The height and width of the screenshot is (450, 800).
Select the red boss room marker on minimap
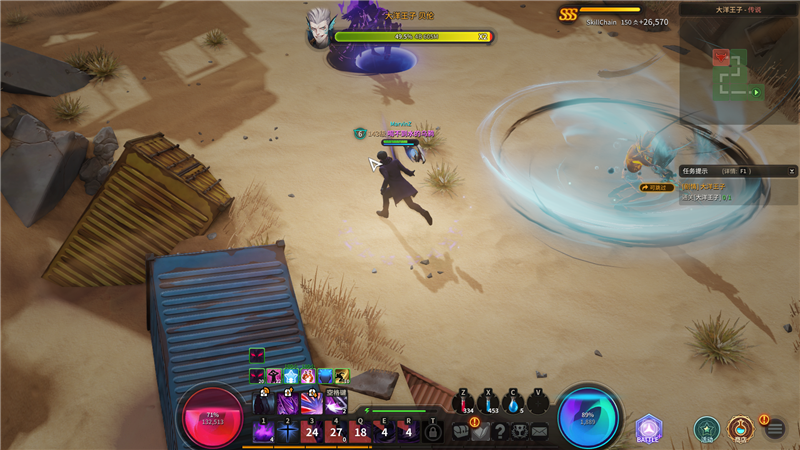[721, 57]
